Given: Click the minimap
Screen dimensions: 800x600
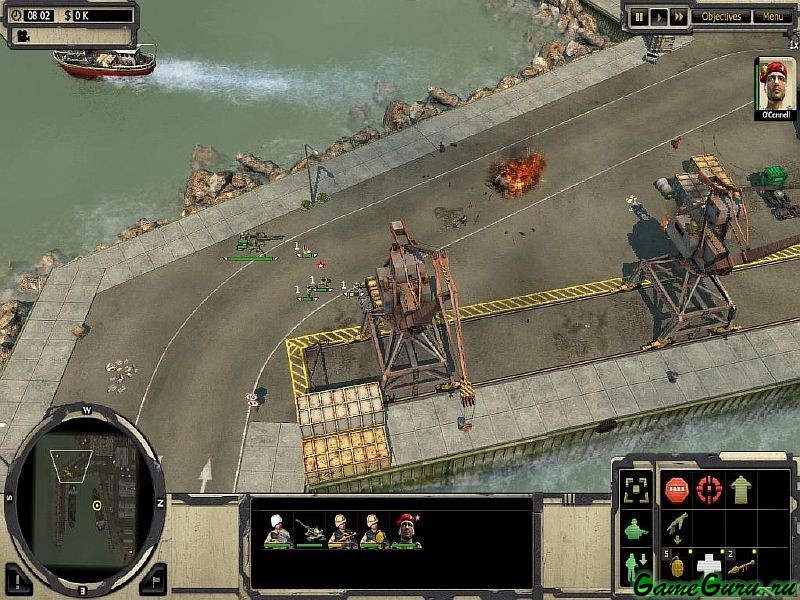Looking at the screenshot, I should tap(84, 495).
